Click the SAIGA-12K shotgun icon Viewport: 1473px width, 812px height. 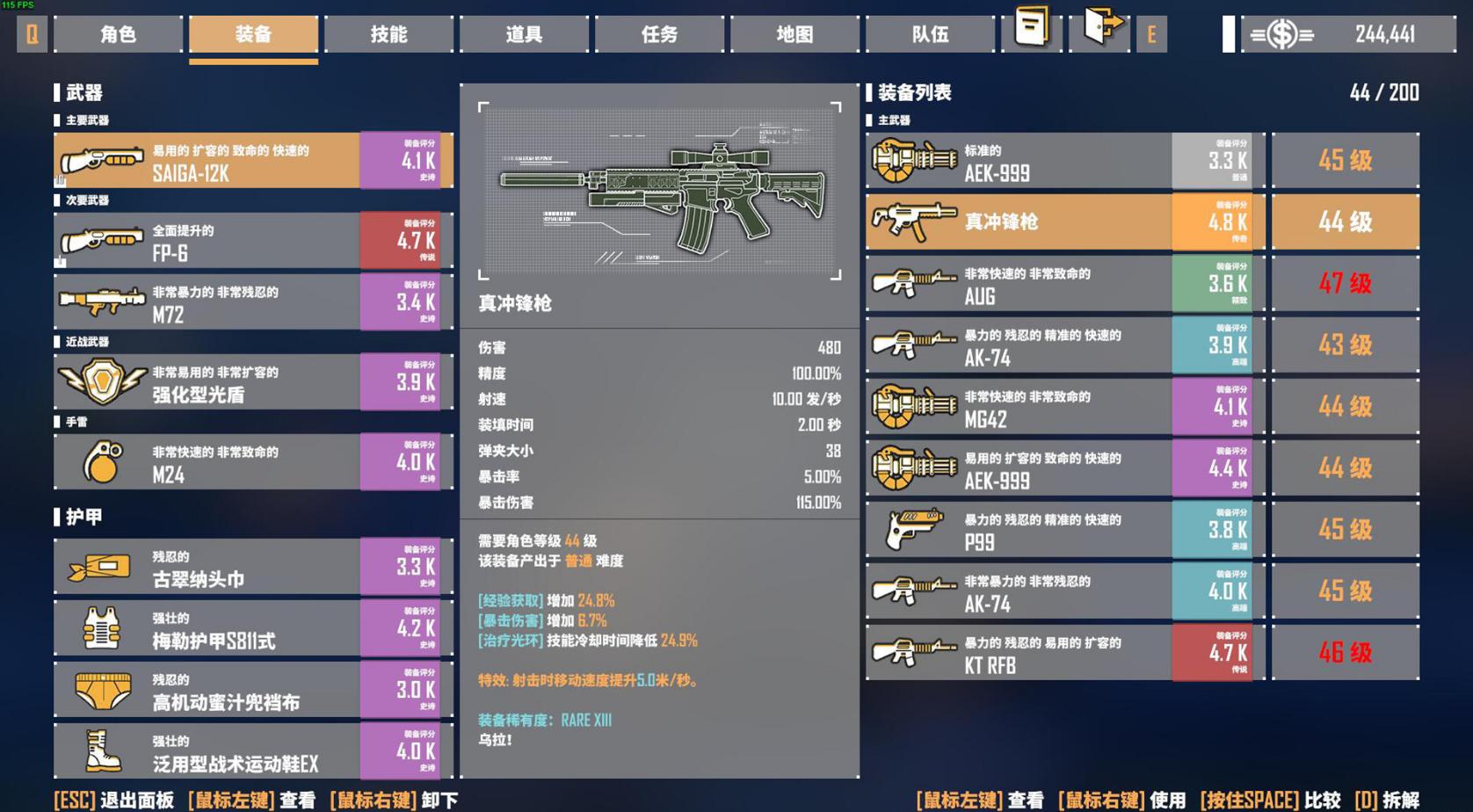pyautogui.click(x=99, y=159)
